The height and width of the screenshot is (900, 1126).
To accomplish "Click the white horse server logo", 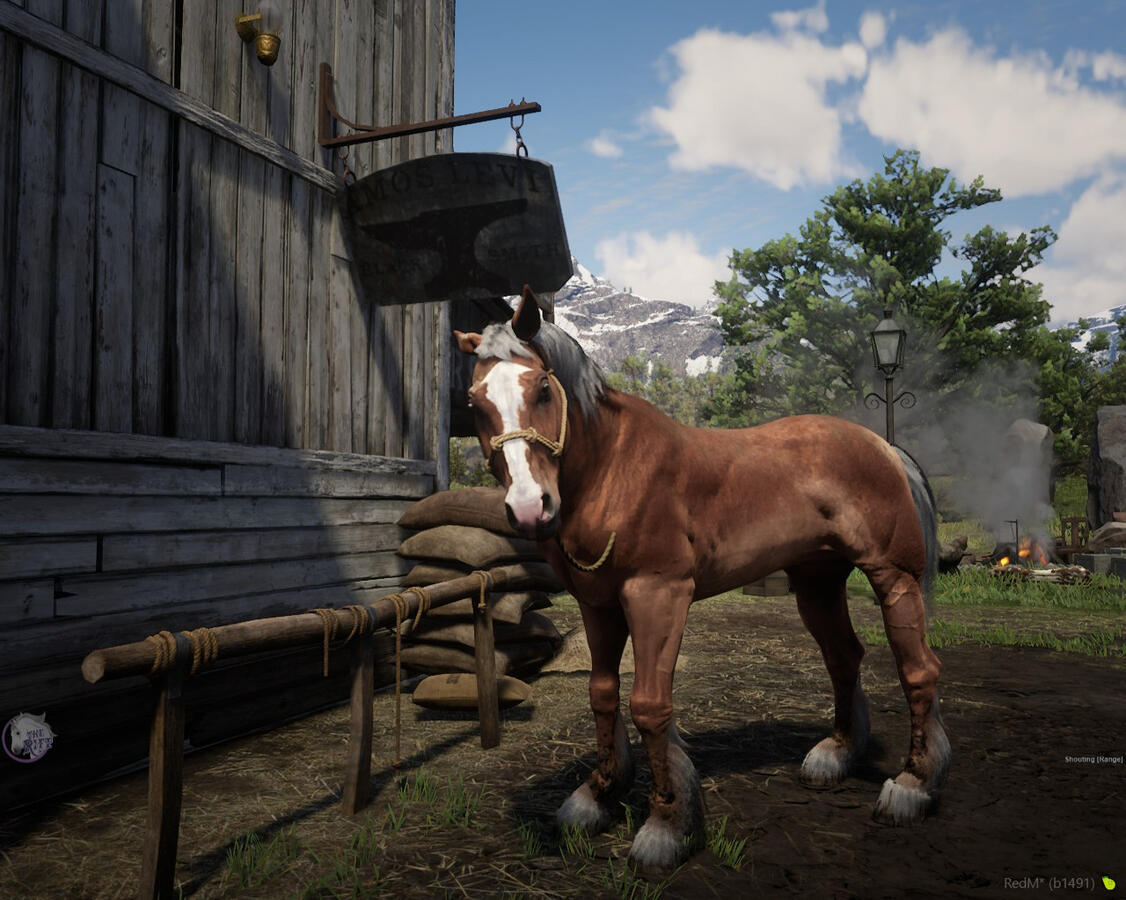I will click(28, 738).
